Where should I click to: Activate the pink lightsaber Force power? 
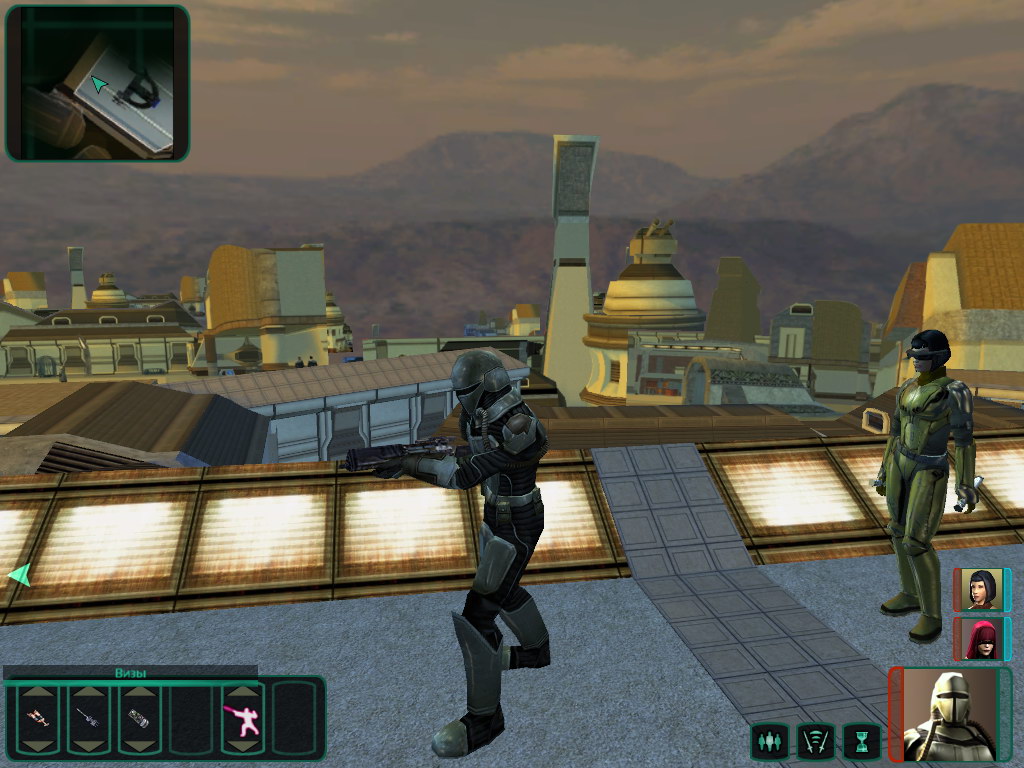click(242, 719)
